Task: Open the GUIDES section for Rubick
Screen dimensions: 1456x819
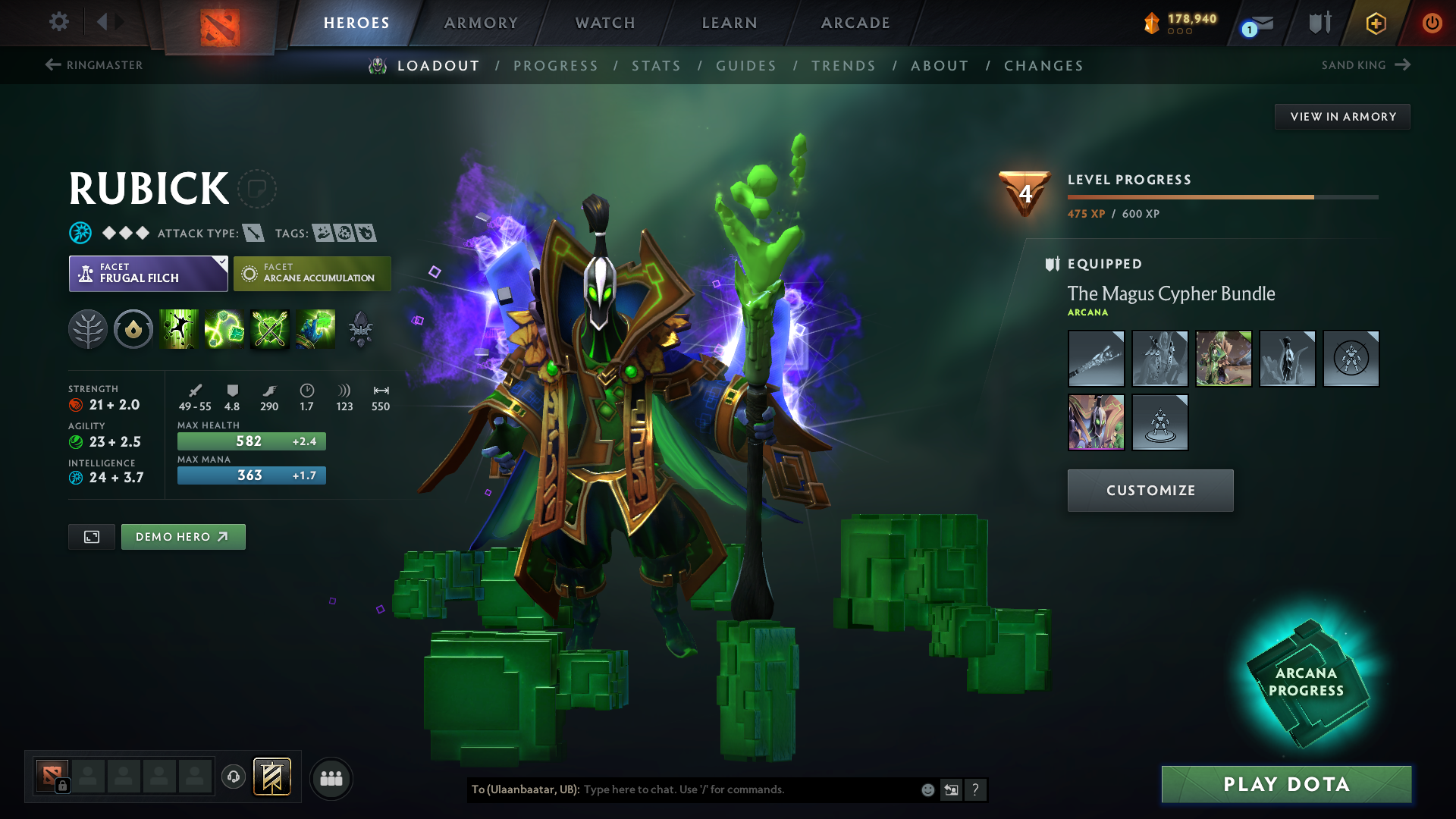Action: pos(746,66)
